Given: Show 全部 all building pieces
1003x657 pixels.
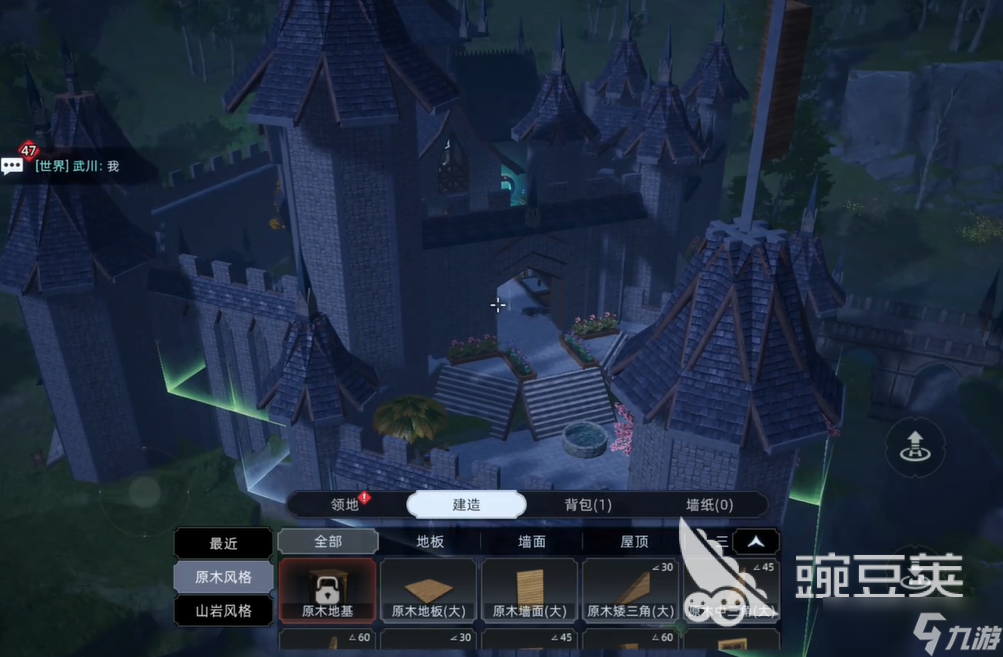Looking at the screenshot, I should [x=328, y=542].
